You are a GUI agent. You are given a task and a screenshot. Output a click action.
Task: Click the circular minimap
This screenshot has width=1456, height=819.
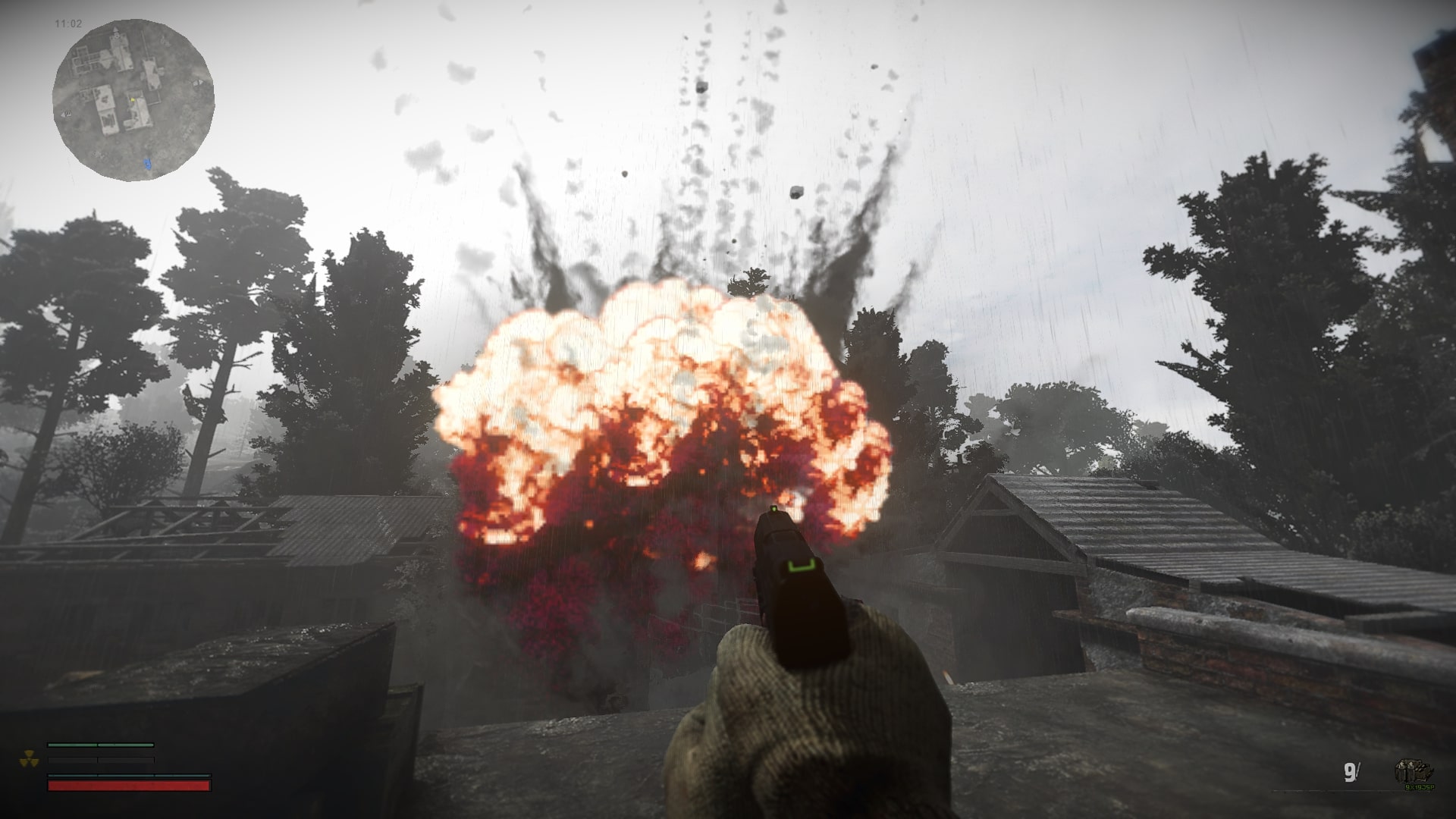point(133,100)
